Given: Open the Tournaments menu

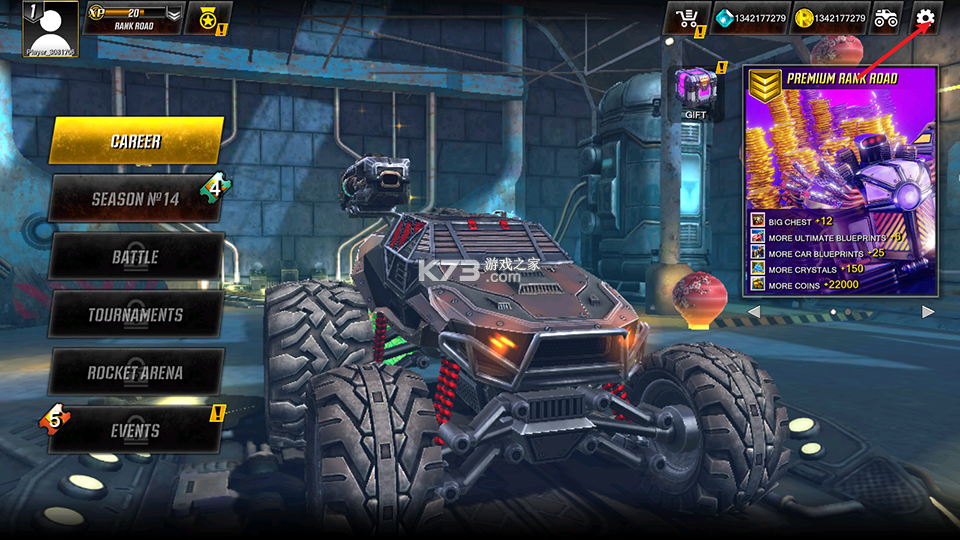Looking at the screenshot, I should coord(135,315).
